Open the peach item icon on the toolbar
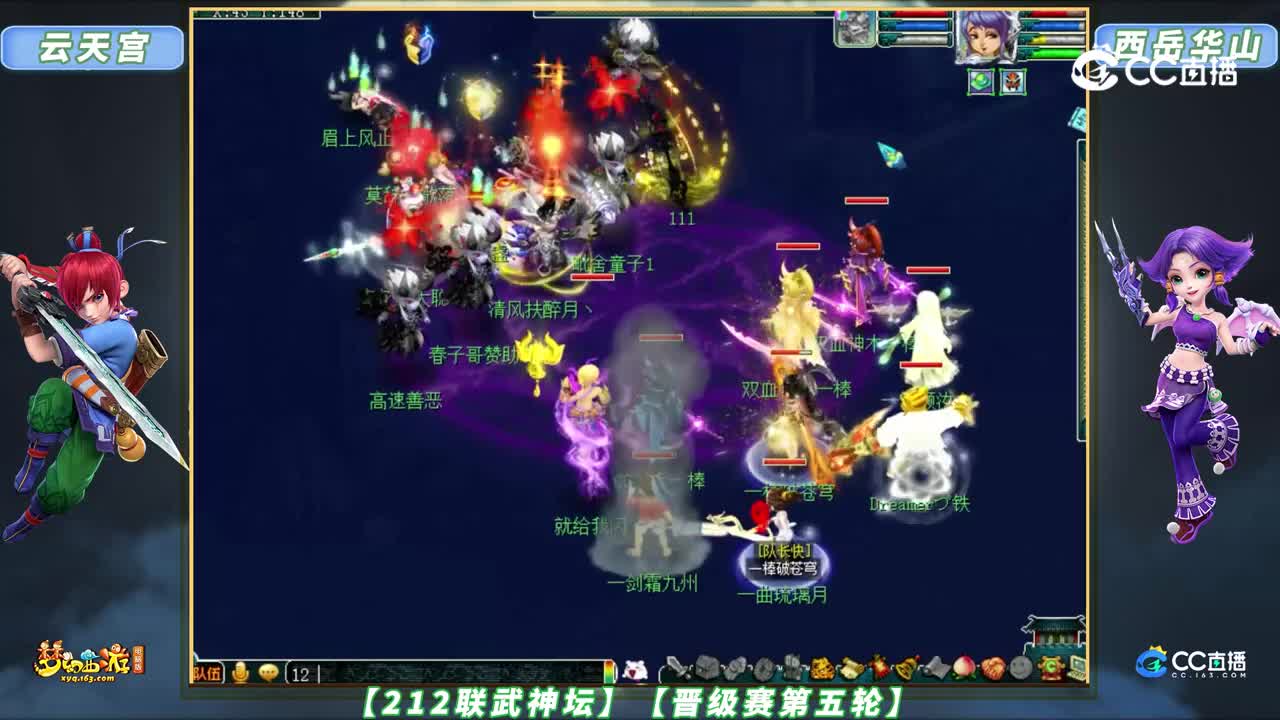This screenshot has height=720, width=1280. coord(964,668)
